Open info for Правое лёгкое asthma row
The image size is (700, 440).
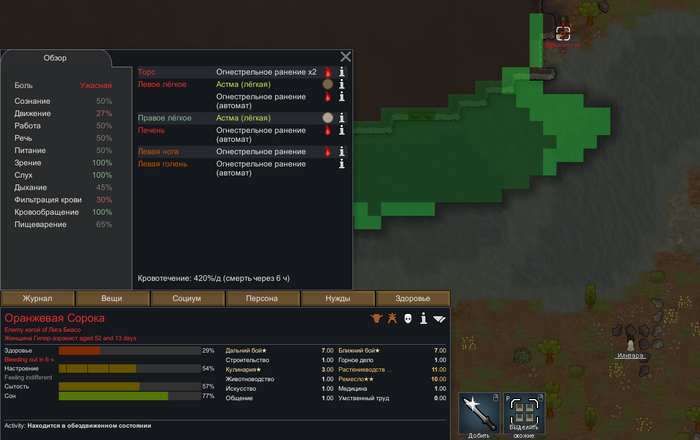(341, 118)
